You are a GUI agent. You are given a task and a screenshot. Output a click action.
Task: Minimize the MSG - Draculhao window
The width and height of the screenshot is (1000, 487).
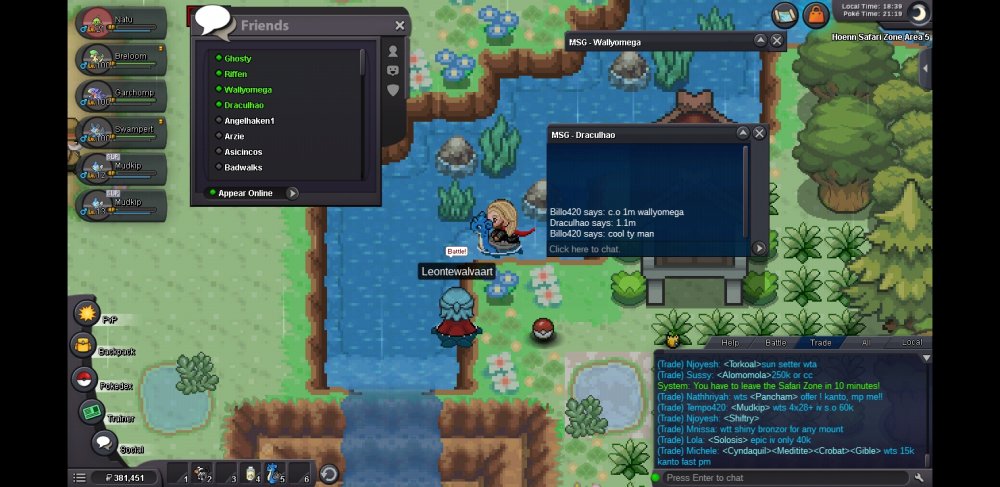pyautogui.click(x=742, y=133)
